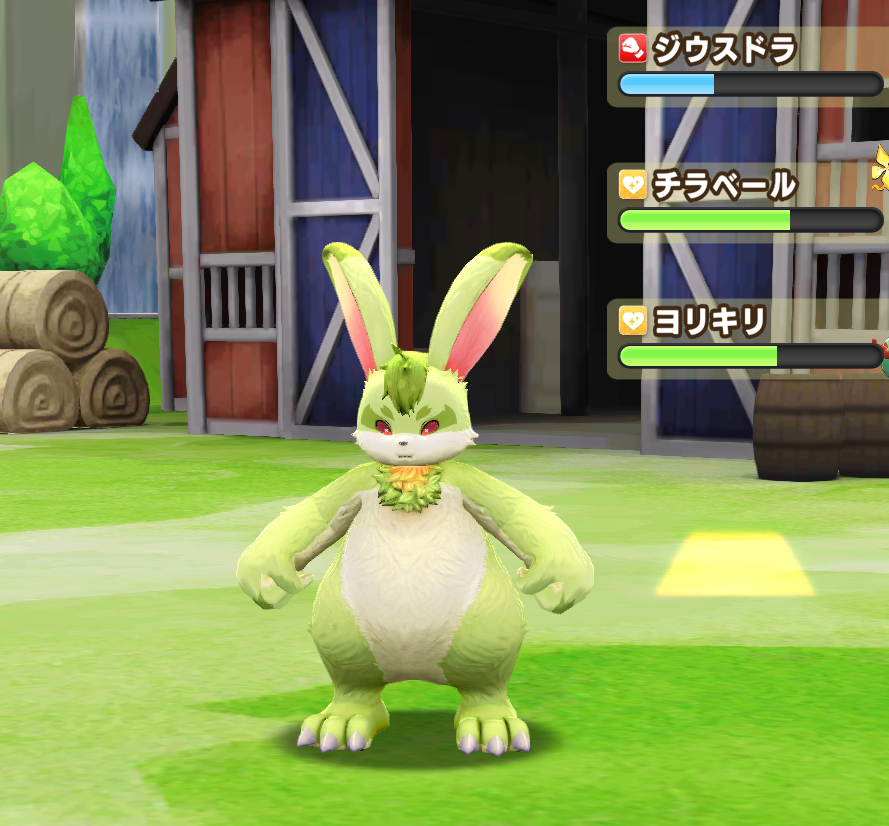889x826 pixels.
Task: Select the ヨリキリ party panel
Action: (x=748, y=338)
